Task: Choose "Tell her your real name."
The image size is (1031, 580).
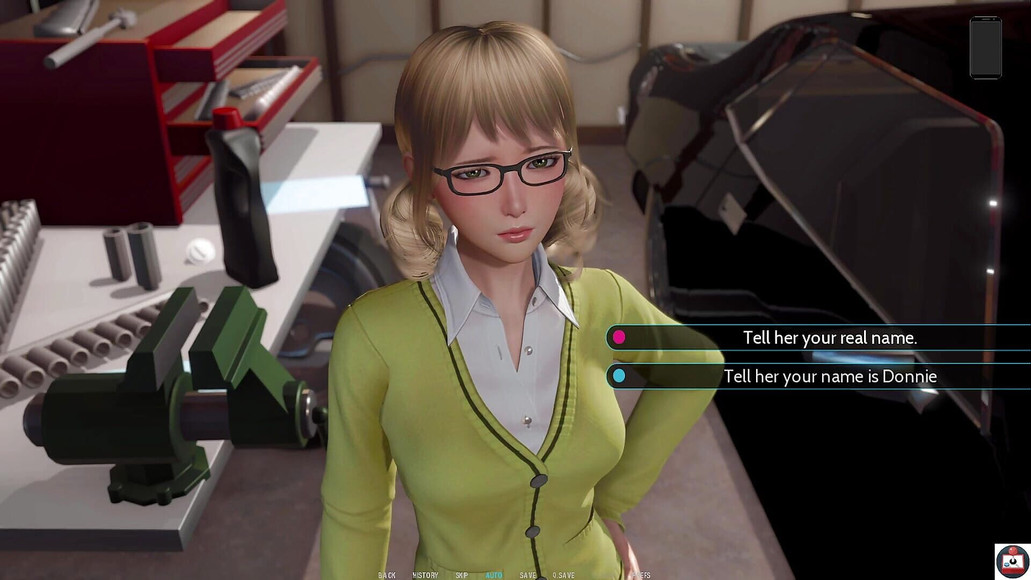Action: (829, 338)
